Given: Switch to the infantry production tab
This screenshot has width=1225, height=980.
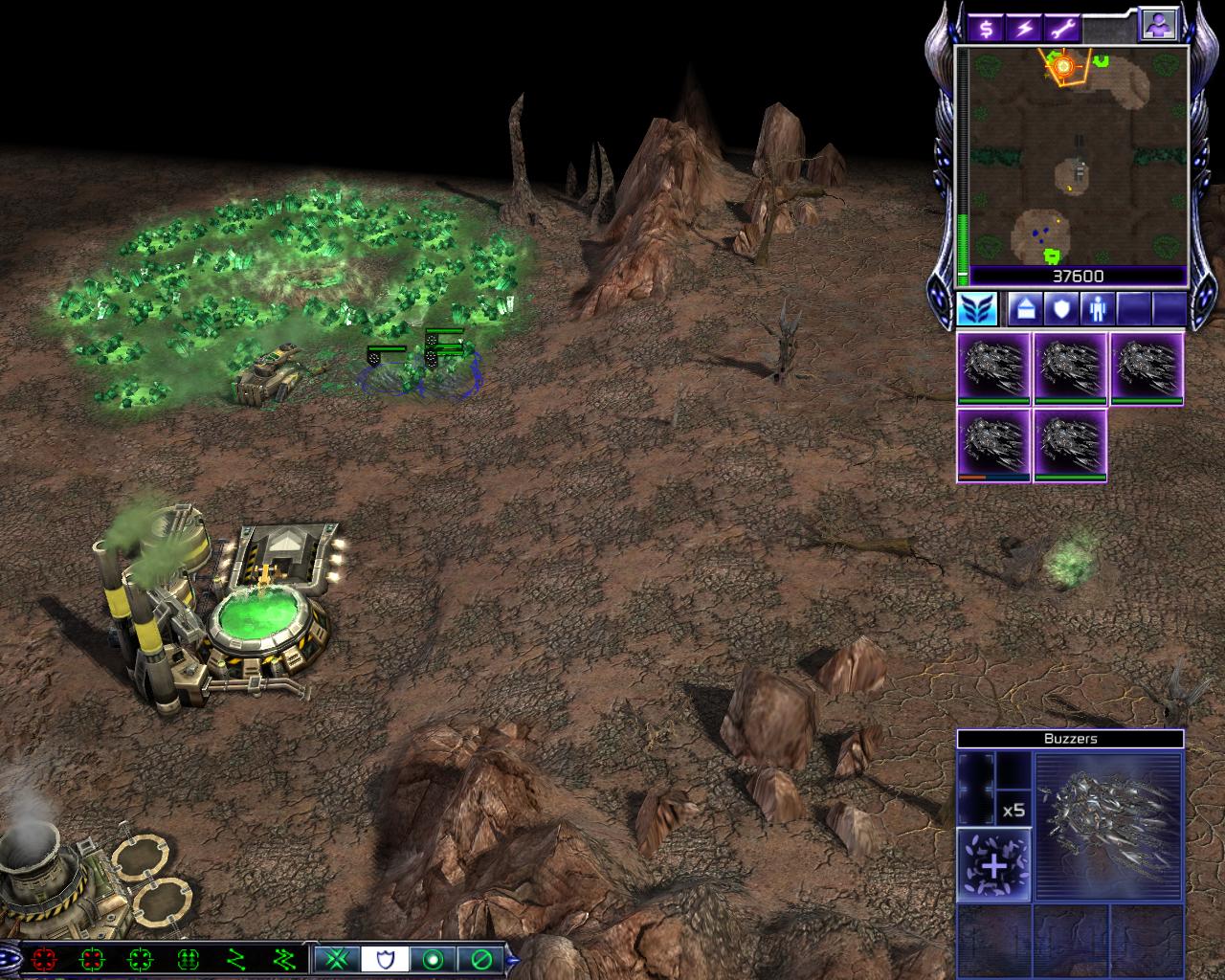Looking at the screenshot, I should point(1096,309).
